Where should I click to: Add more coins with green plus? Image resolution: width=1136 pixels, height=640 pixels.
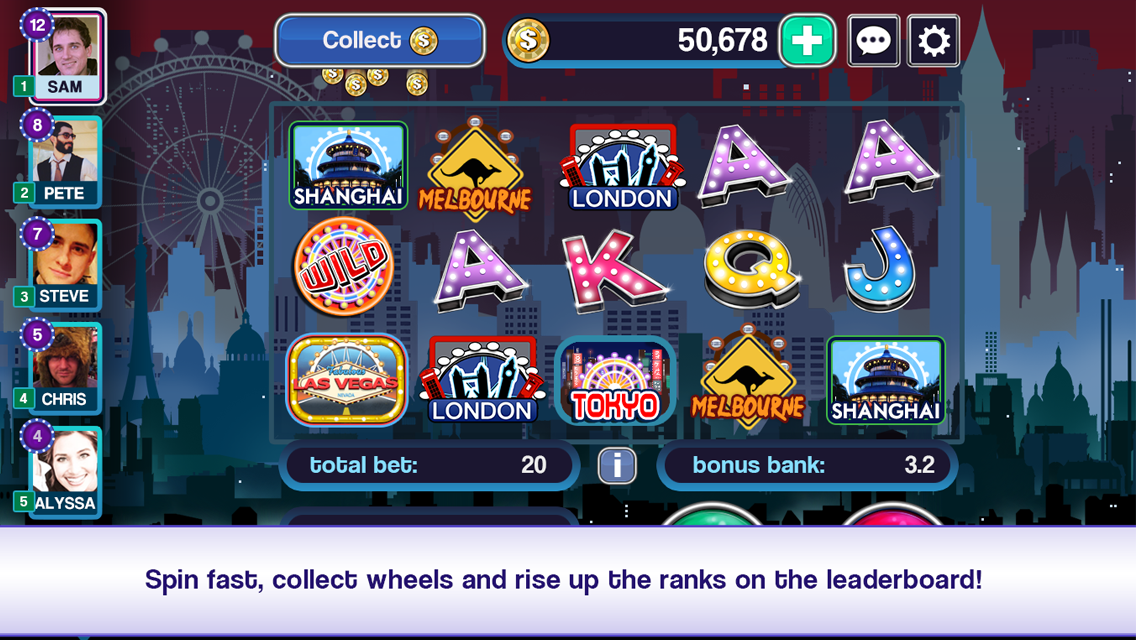(807, 41)
